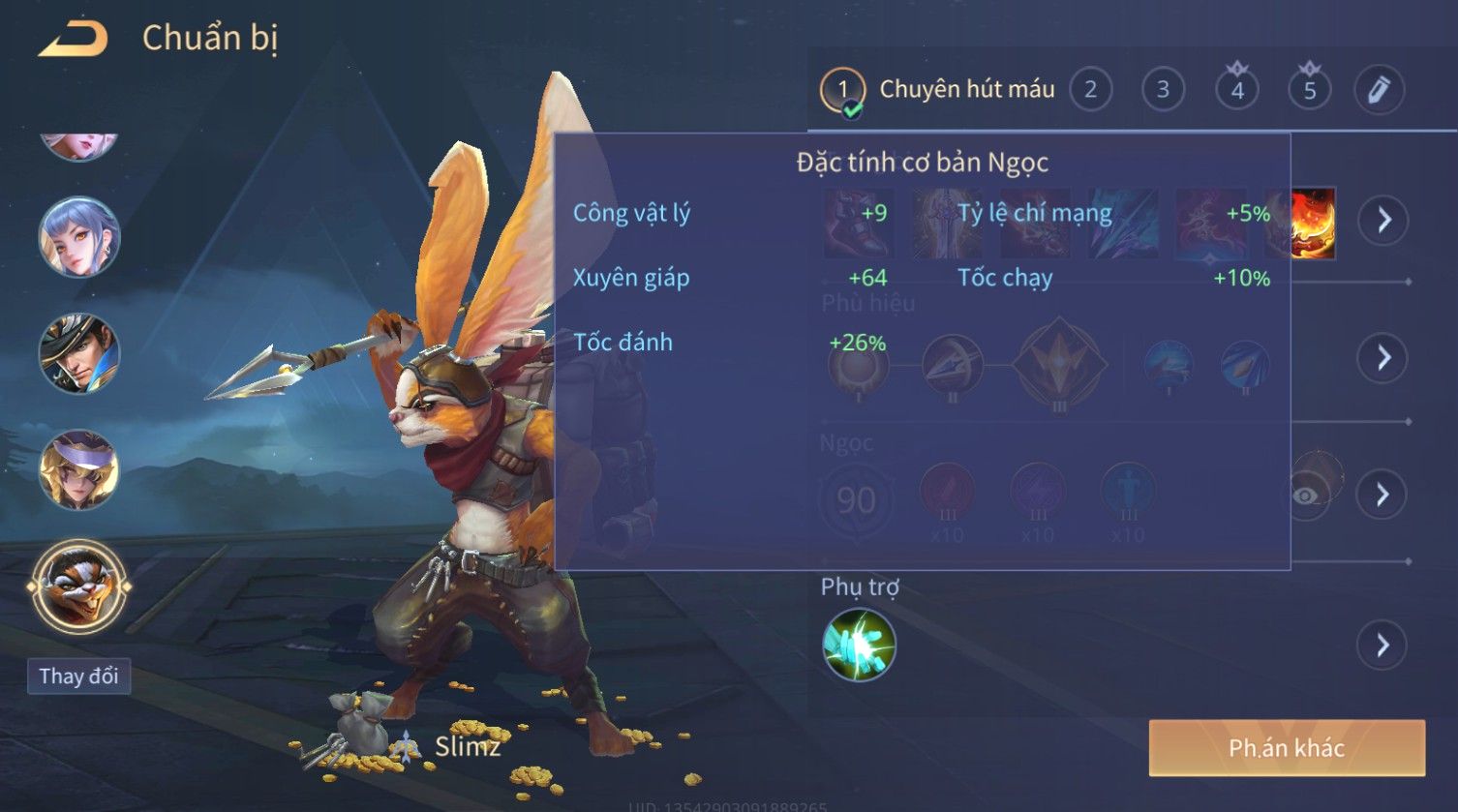This screenshot has width=1458, height=812.
Task: Go back using the return arrow
Action: (73, 39)
